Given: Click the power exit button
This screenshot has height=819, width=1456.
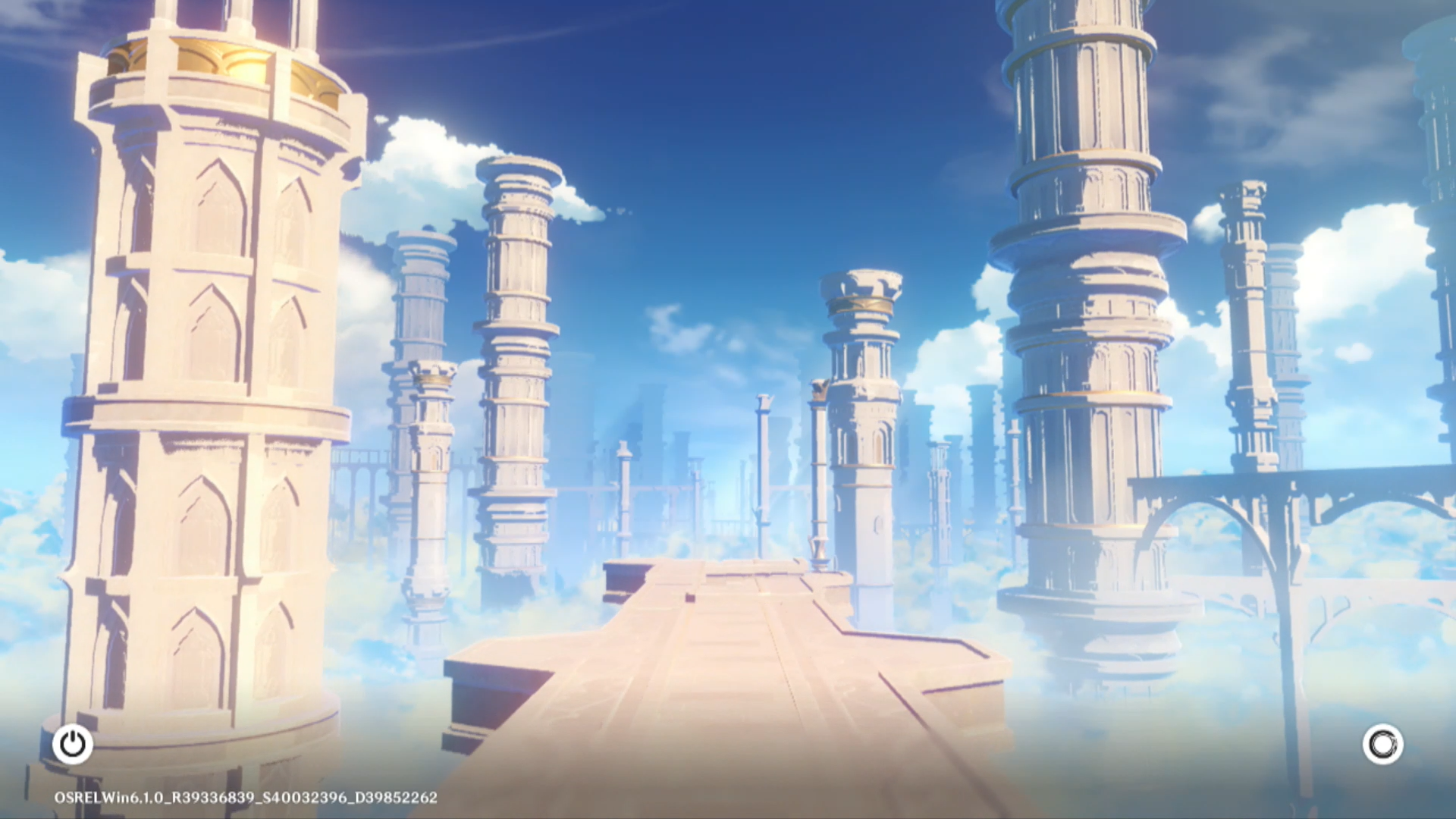Looking at the screenshot, I should point(73,744).
